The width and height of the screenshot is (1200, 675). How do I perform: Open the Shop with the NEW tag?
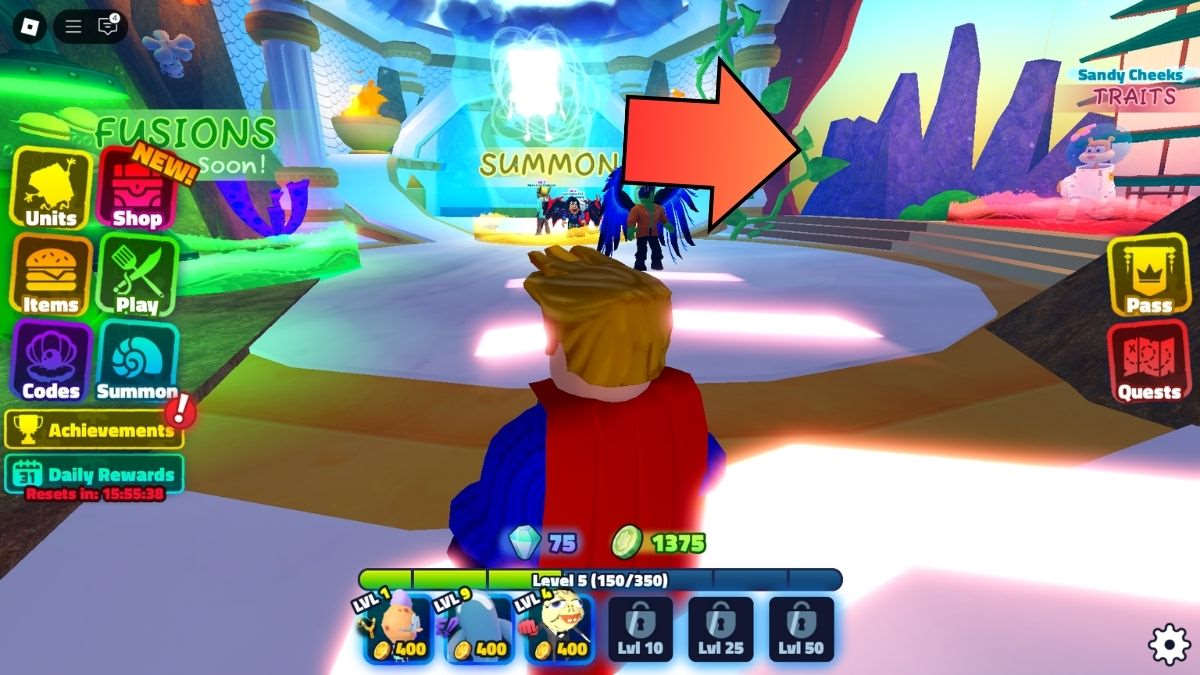coord(137,189)
